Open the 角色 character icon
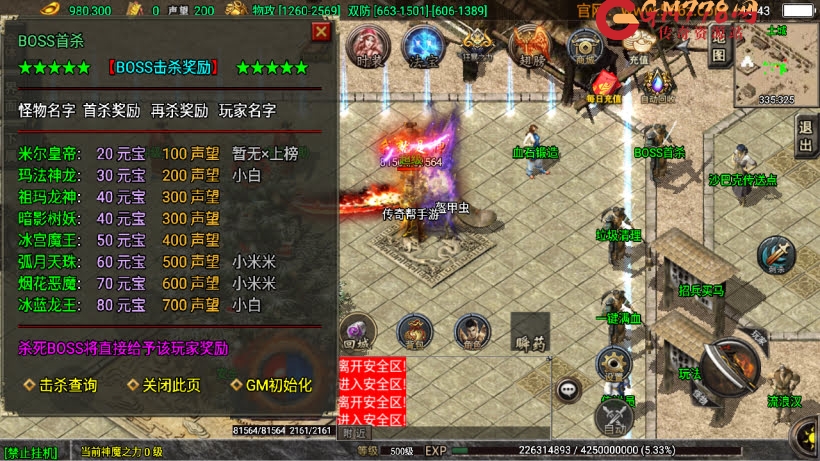Screen dimensions: 820x461 click(471, 333)
